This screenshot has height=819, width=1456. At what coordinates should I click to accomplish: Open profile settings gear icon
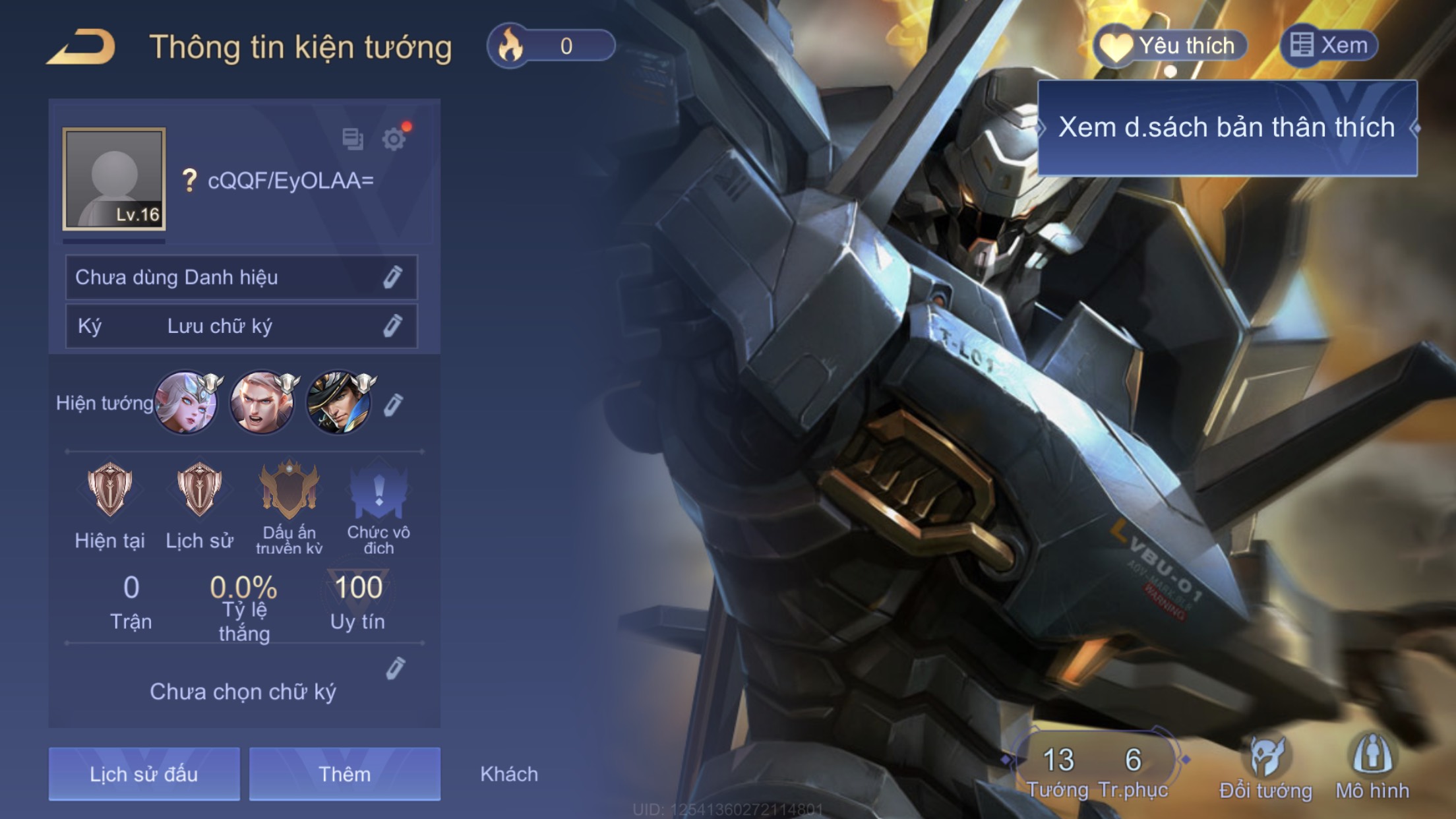point(394,139)
